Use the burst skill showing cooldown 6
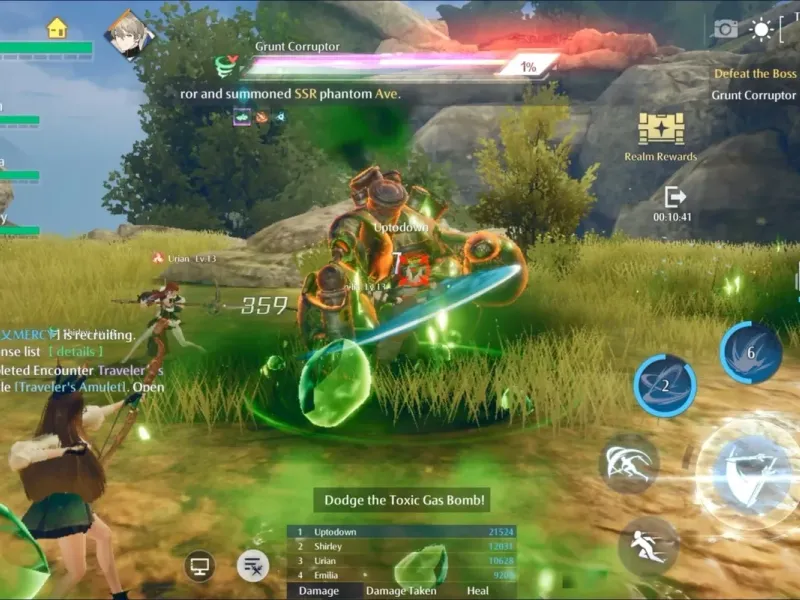Image resolution: width=800 pixels, height=600 pixels. (751, 353)
